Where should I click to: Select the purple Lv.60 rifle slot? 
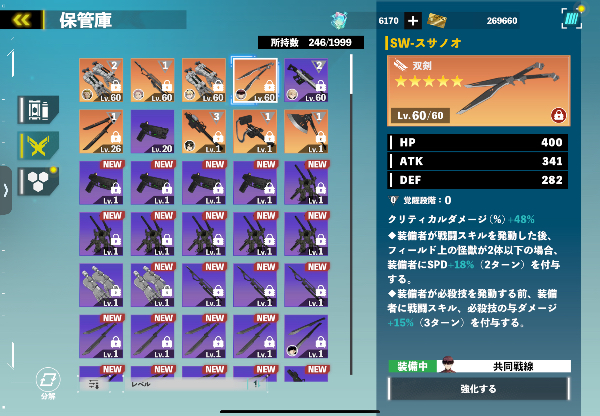(306, 80)
